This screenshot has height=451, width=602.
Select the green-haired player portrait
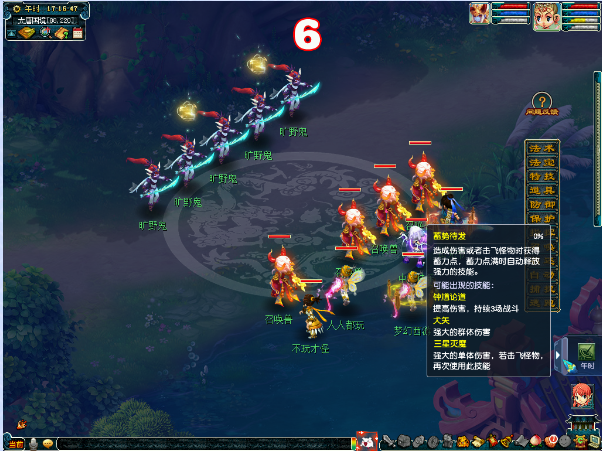(545, 16)
